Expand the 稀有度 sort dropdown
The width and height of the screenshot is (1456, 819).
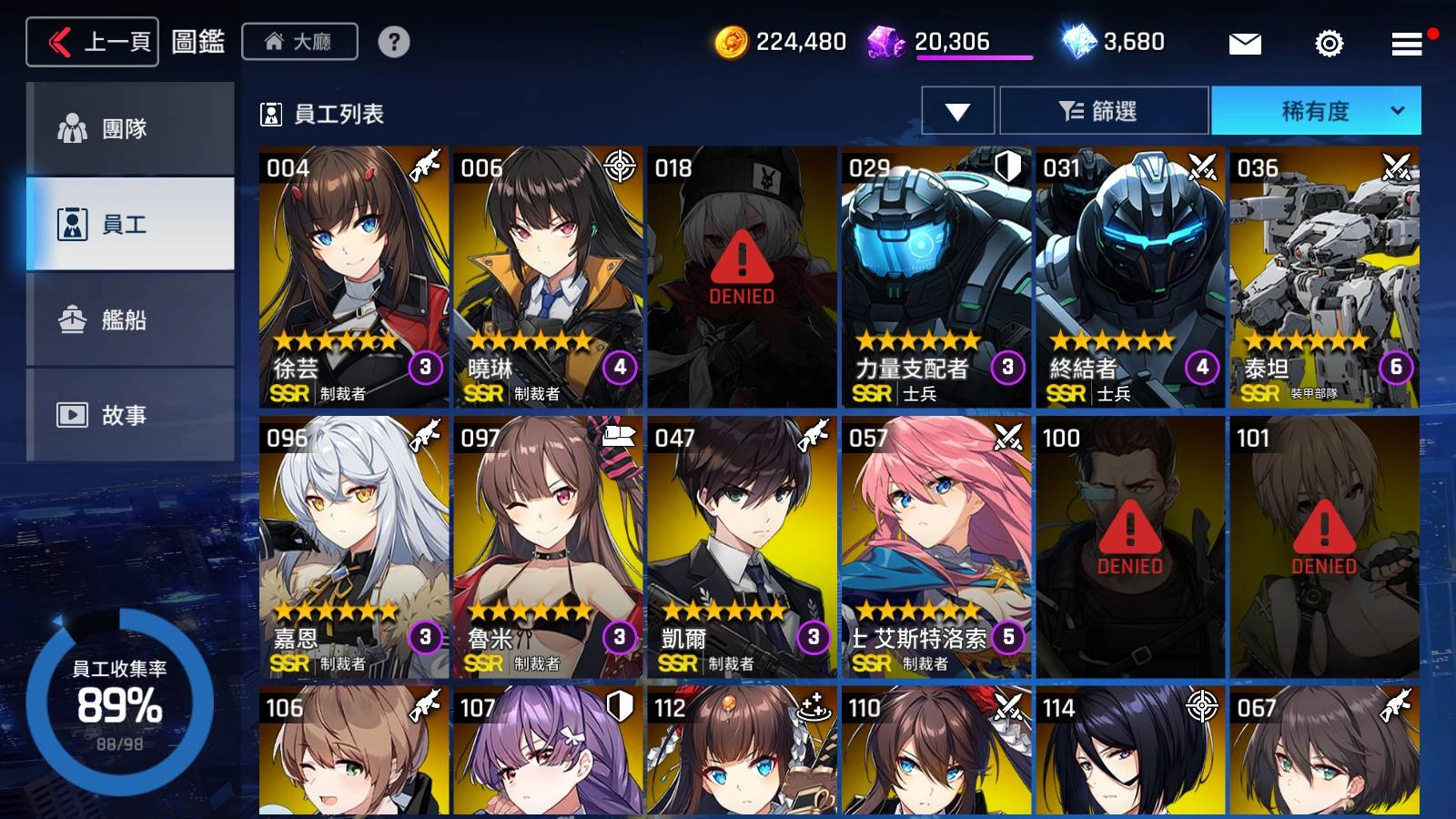1316,111
